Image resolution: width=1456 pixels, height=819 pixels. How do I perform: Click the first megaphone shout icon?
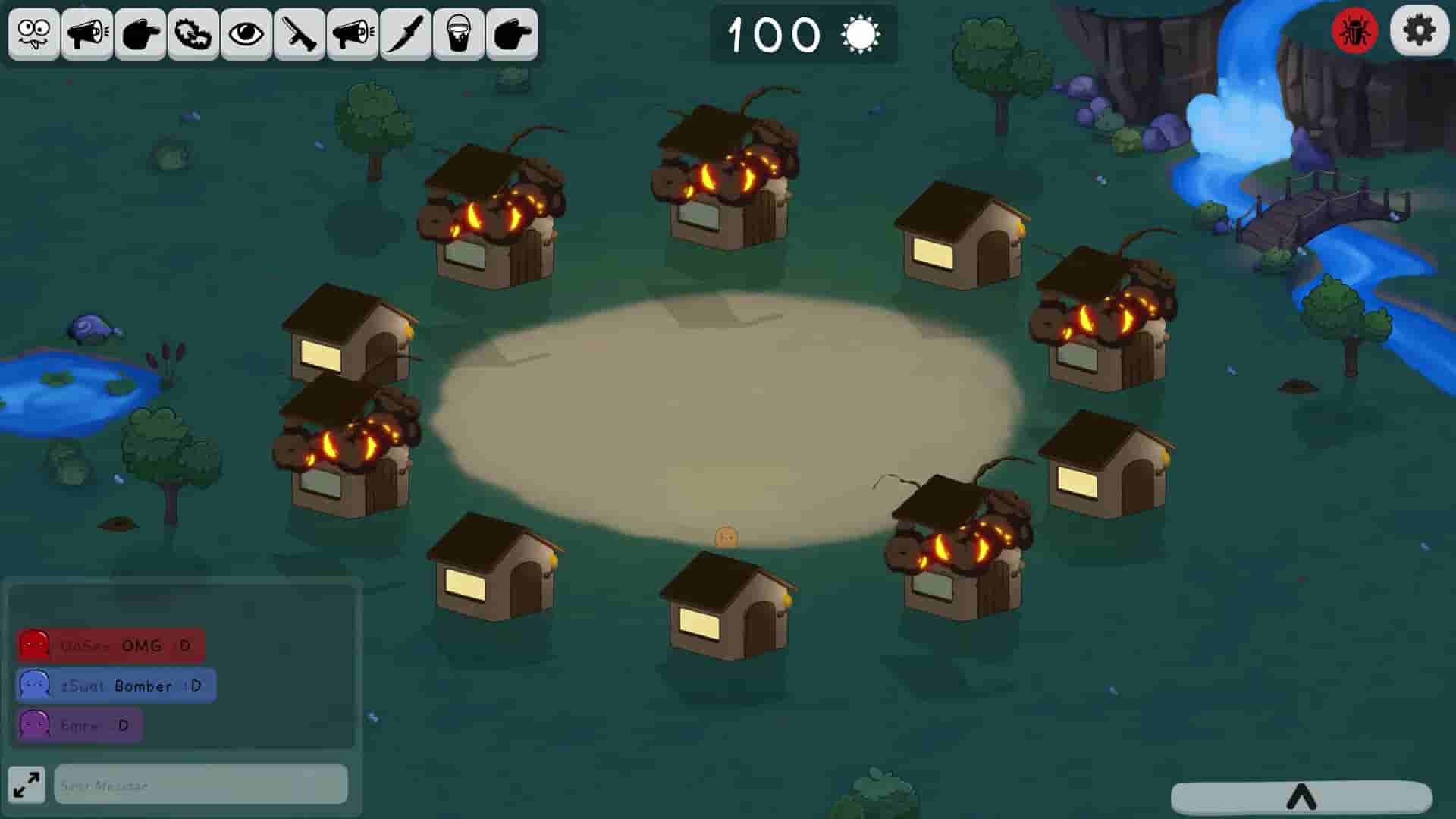(86, 33)
